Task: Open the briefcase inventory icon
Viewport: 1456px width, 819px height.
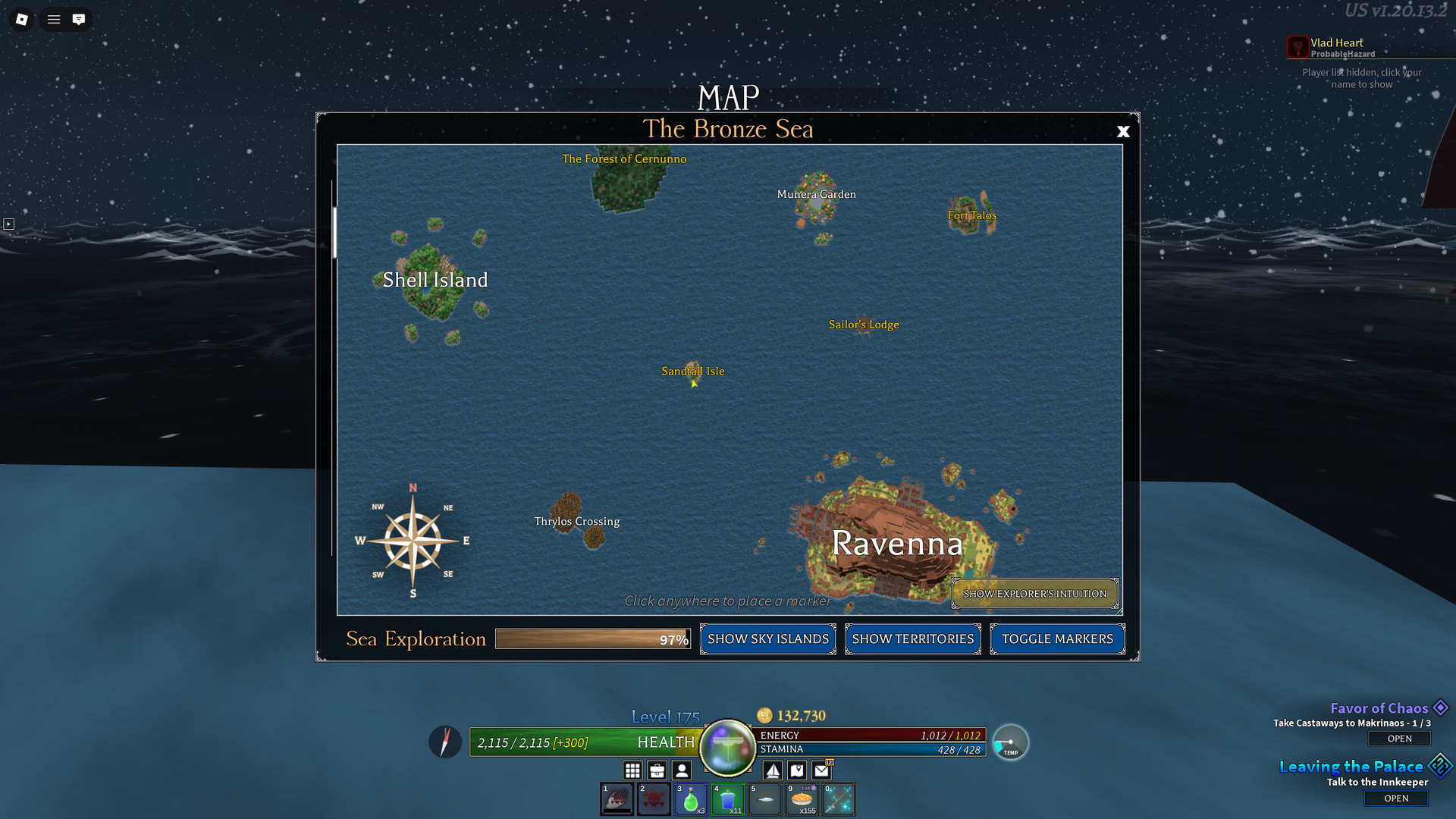Action: pyautogui.click(x=657, y=770)
